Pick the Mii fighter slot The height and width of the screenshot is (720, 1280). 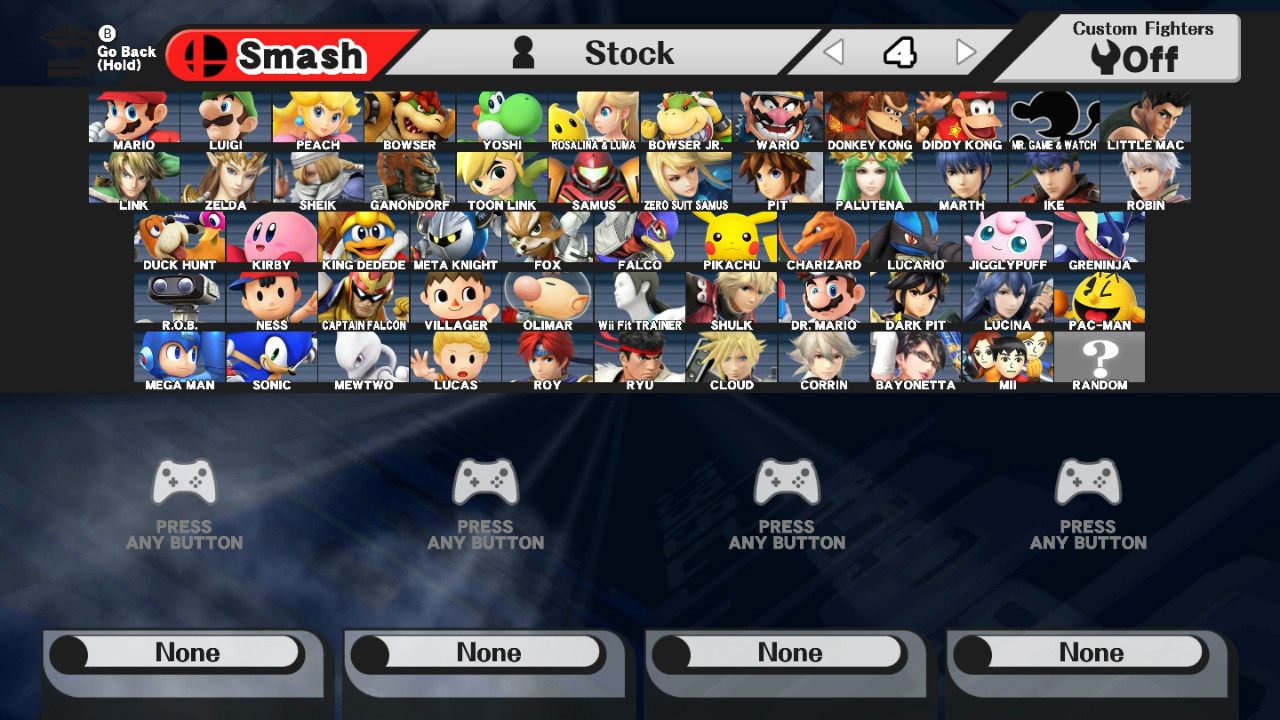1008,355
